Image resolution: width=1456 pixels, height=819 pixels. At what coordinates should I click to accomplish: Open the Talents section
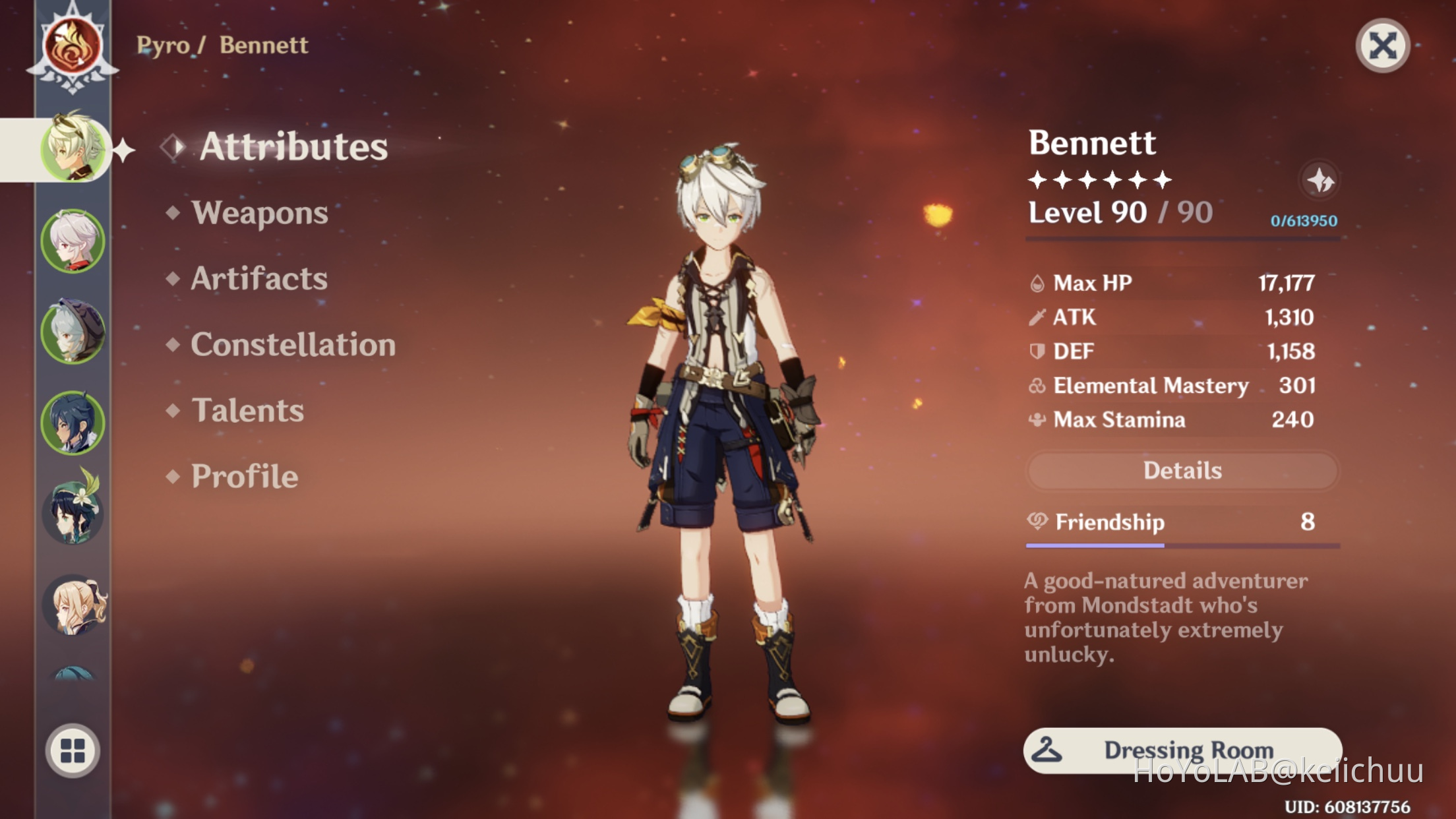click(x=249, y=410)
